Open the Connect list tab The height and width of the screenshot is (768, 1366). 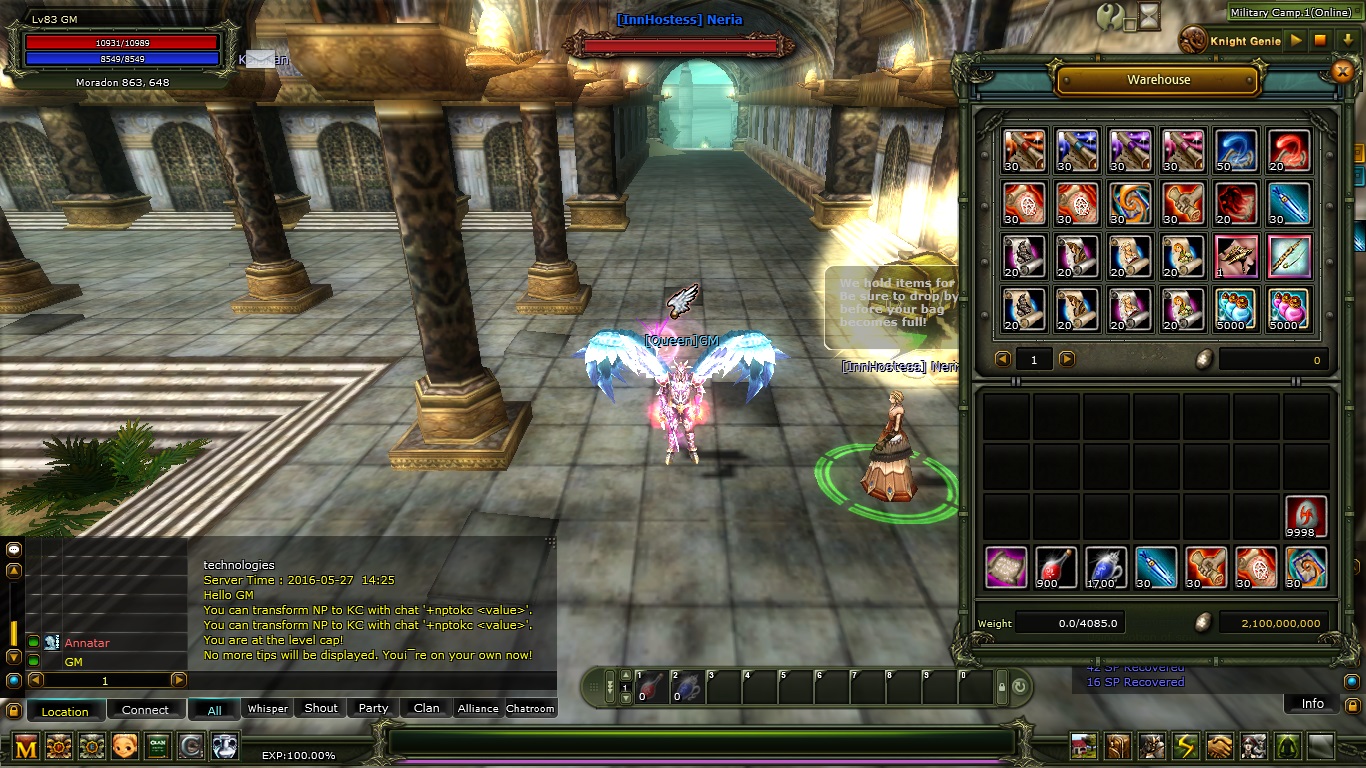pyautogui.click(x=145, y=710)
